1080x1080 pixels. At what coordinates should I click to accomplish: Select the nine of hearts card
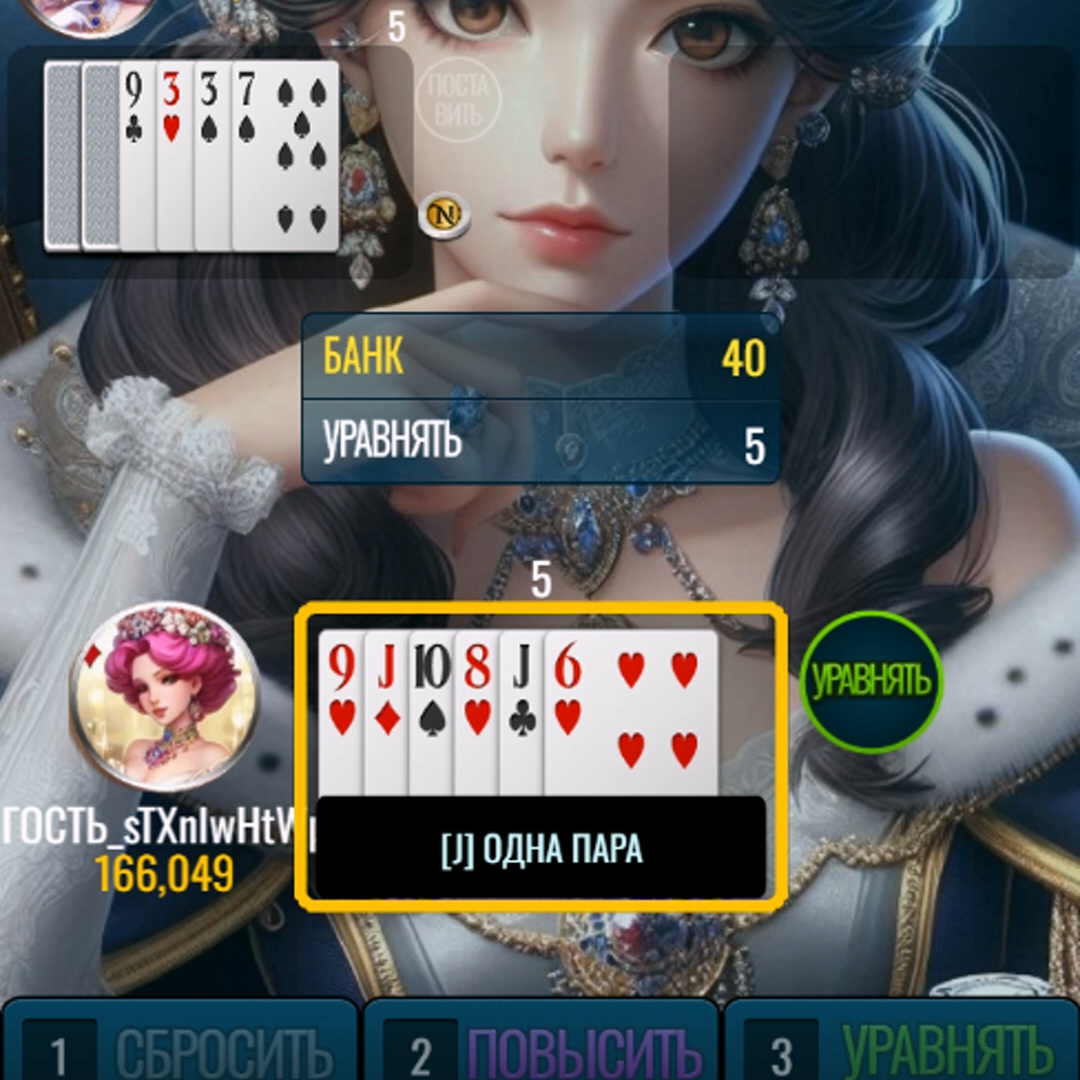point(341,700)
